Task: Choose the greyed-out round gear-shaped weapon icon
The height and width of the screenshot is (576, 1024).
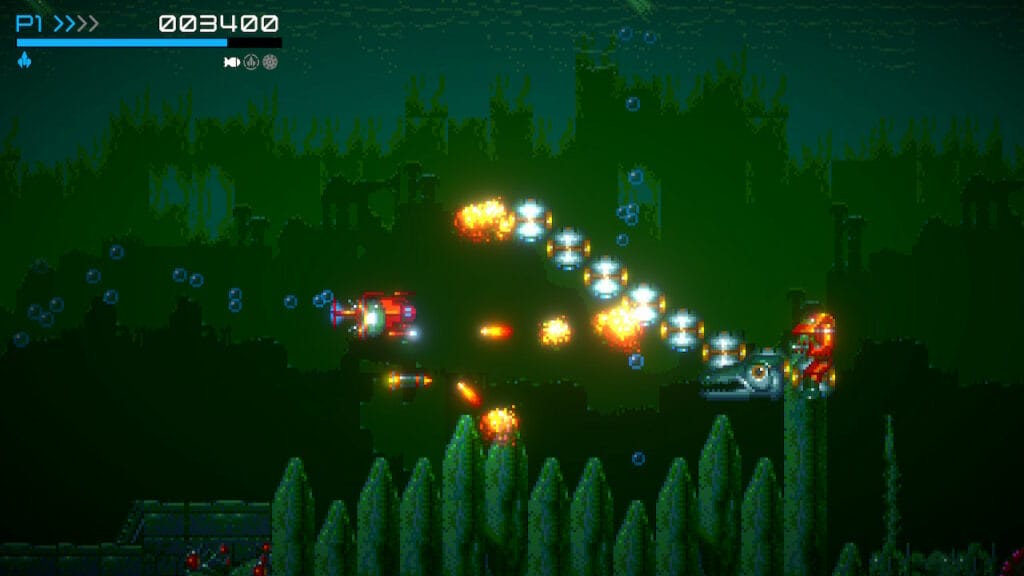Action: click(270, 62)
